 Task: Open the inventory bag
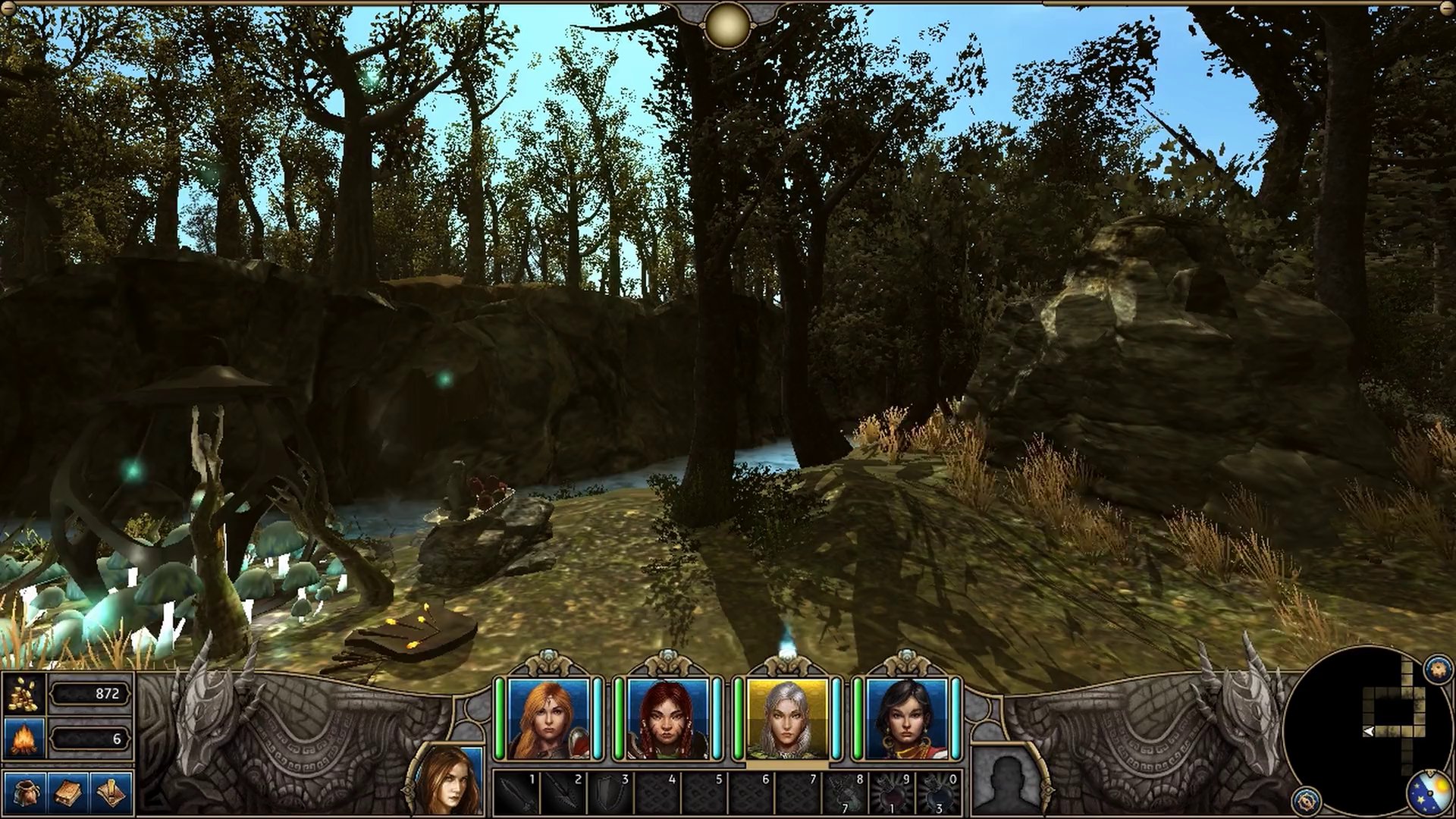24,793
